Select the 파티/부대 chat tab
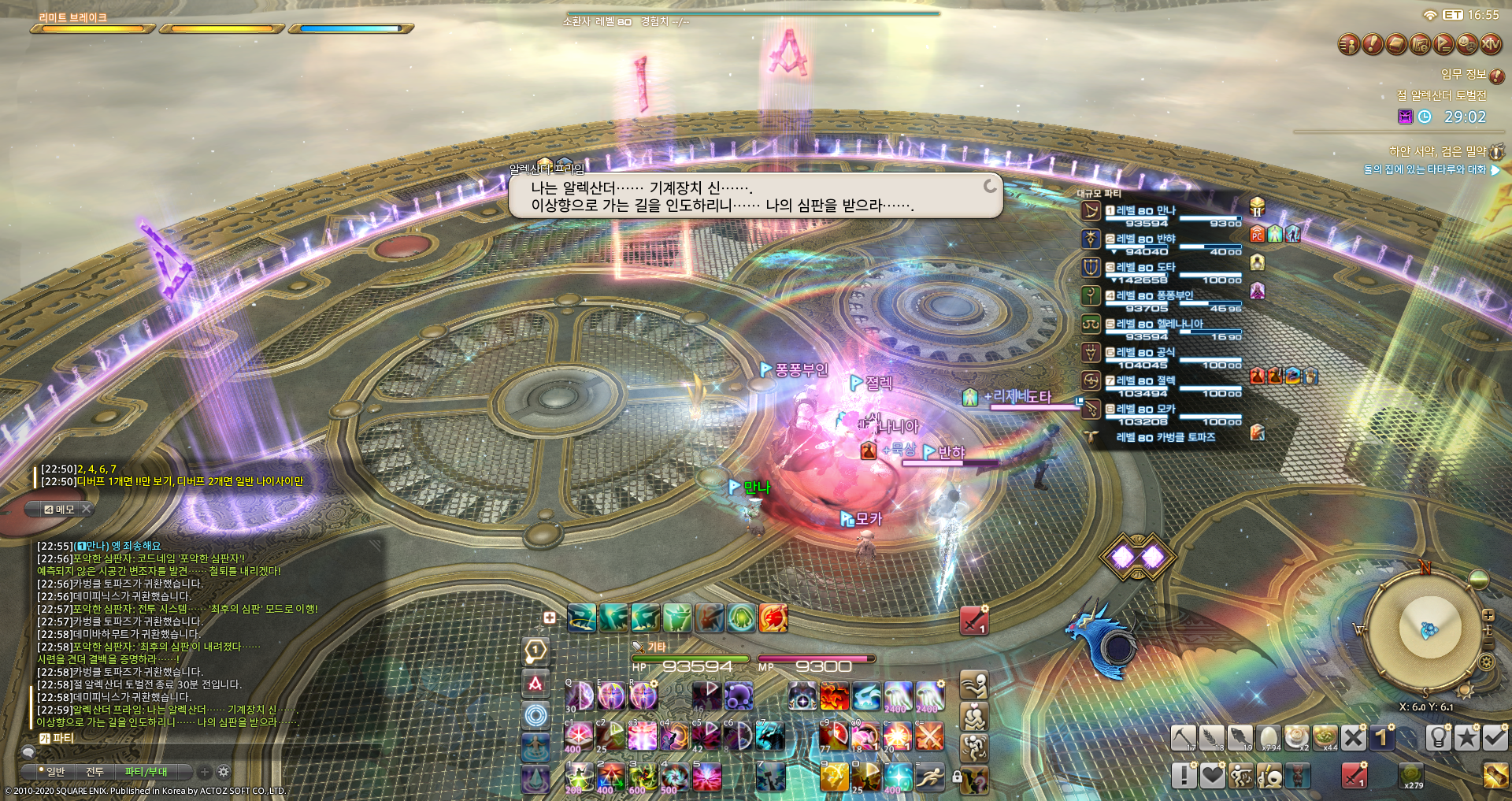Image resolution: width=1512 pixels, height=801 pixels. 146,772
